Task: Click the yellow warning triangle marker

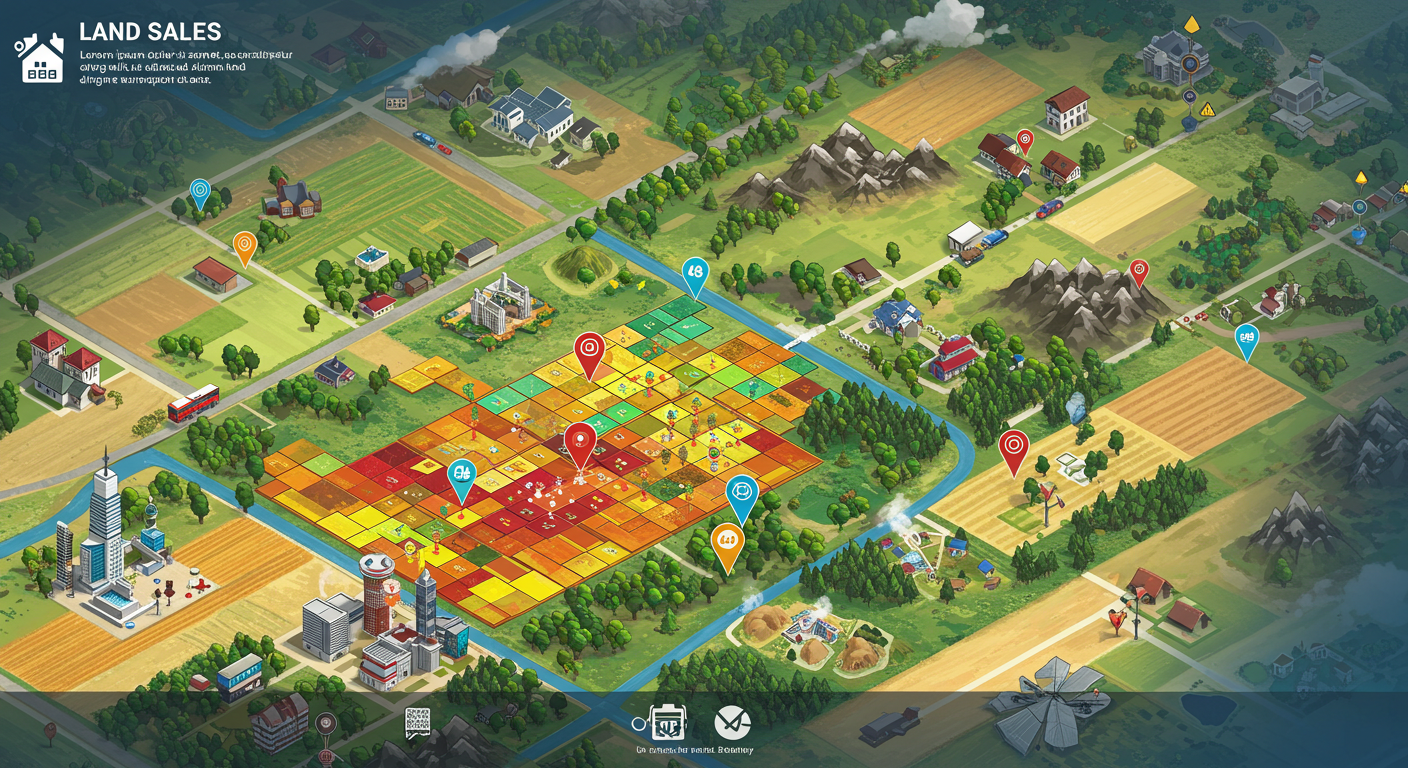Action: pyautogui.click(x=1207, y=110)
